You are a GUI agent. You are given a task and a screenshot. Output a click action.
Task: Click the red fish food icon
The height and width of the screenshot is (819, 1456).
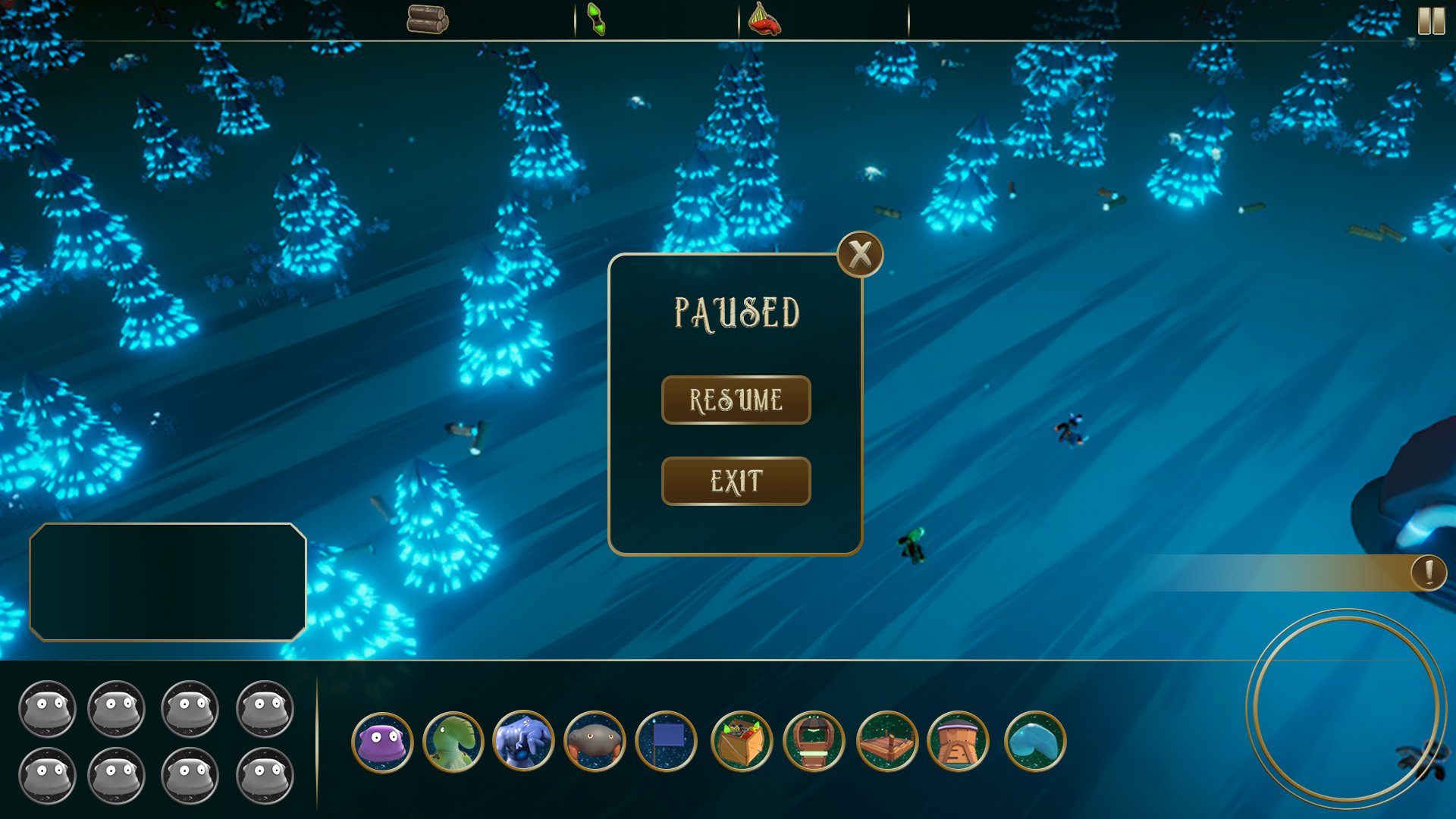(x=764, y=20)
